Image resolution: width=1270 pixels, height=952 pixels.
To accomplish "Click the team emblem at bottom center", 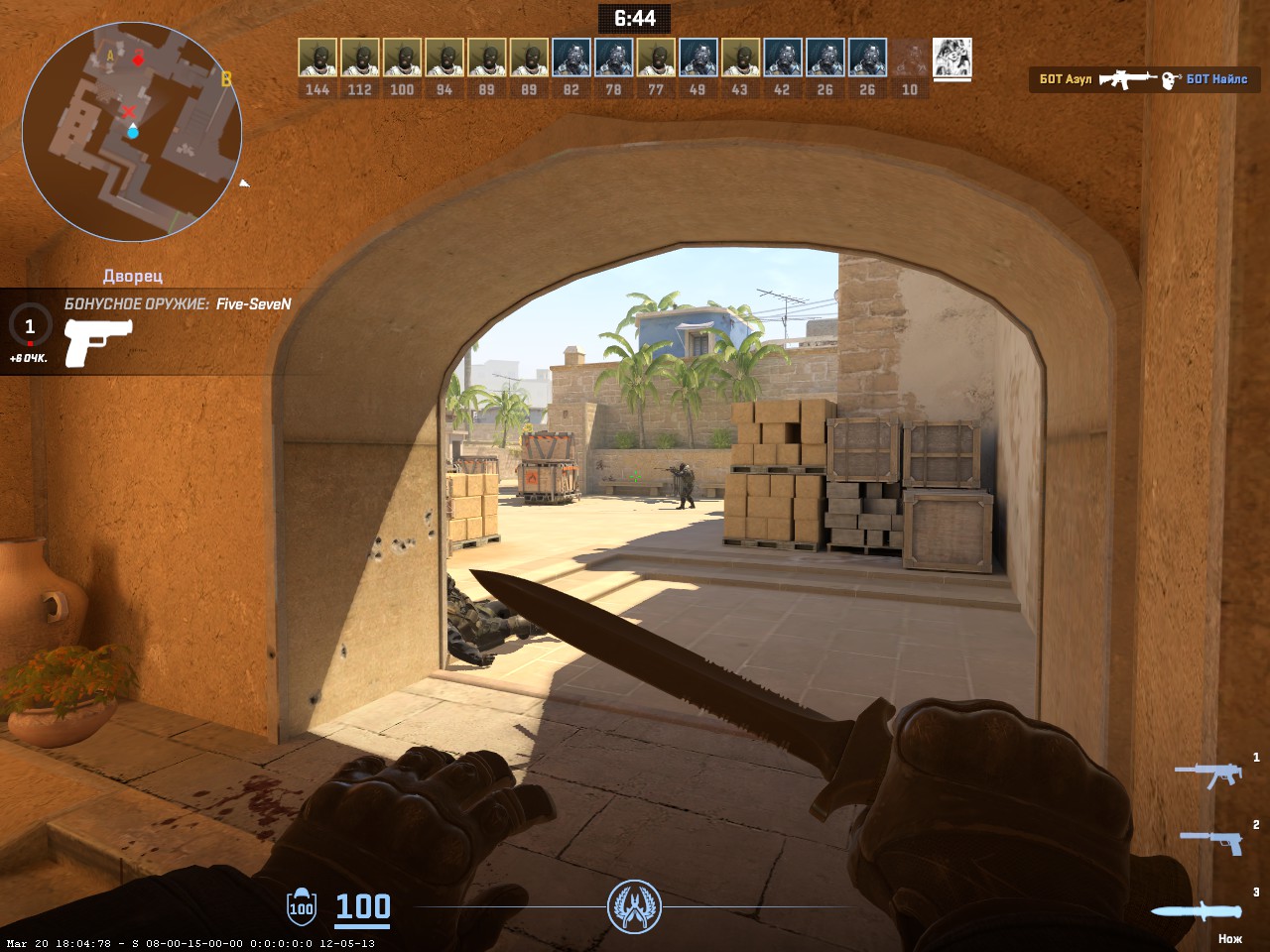I will pyautogui.click(x=634, y=906).
